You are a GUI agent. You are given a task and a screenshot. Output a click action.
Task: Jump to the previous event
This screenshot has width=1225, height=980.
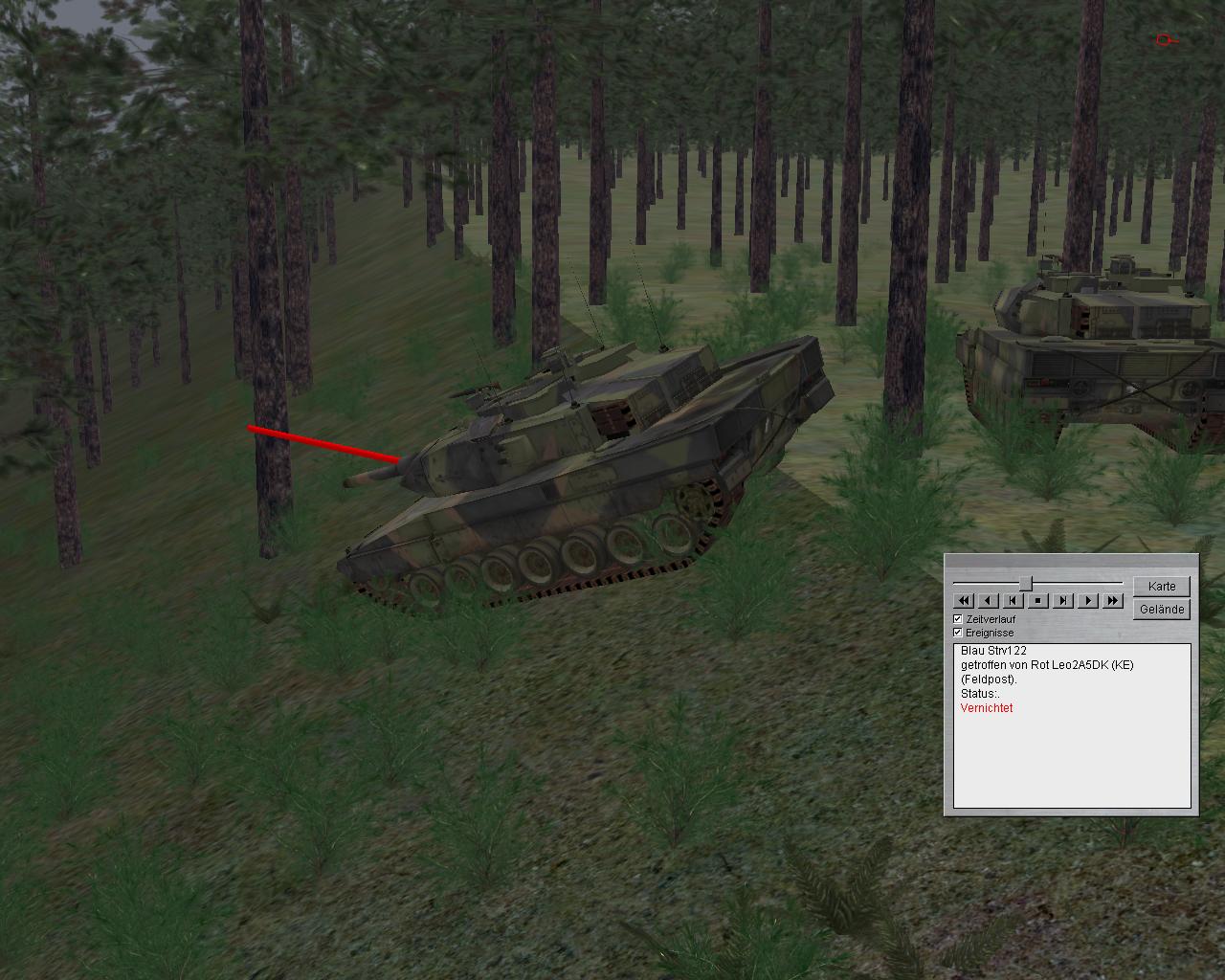[1013, 601]
